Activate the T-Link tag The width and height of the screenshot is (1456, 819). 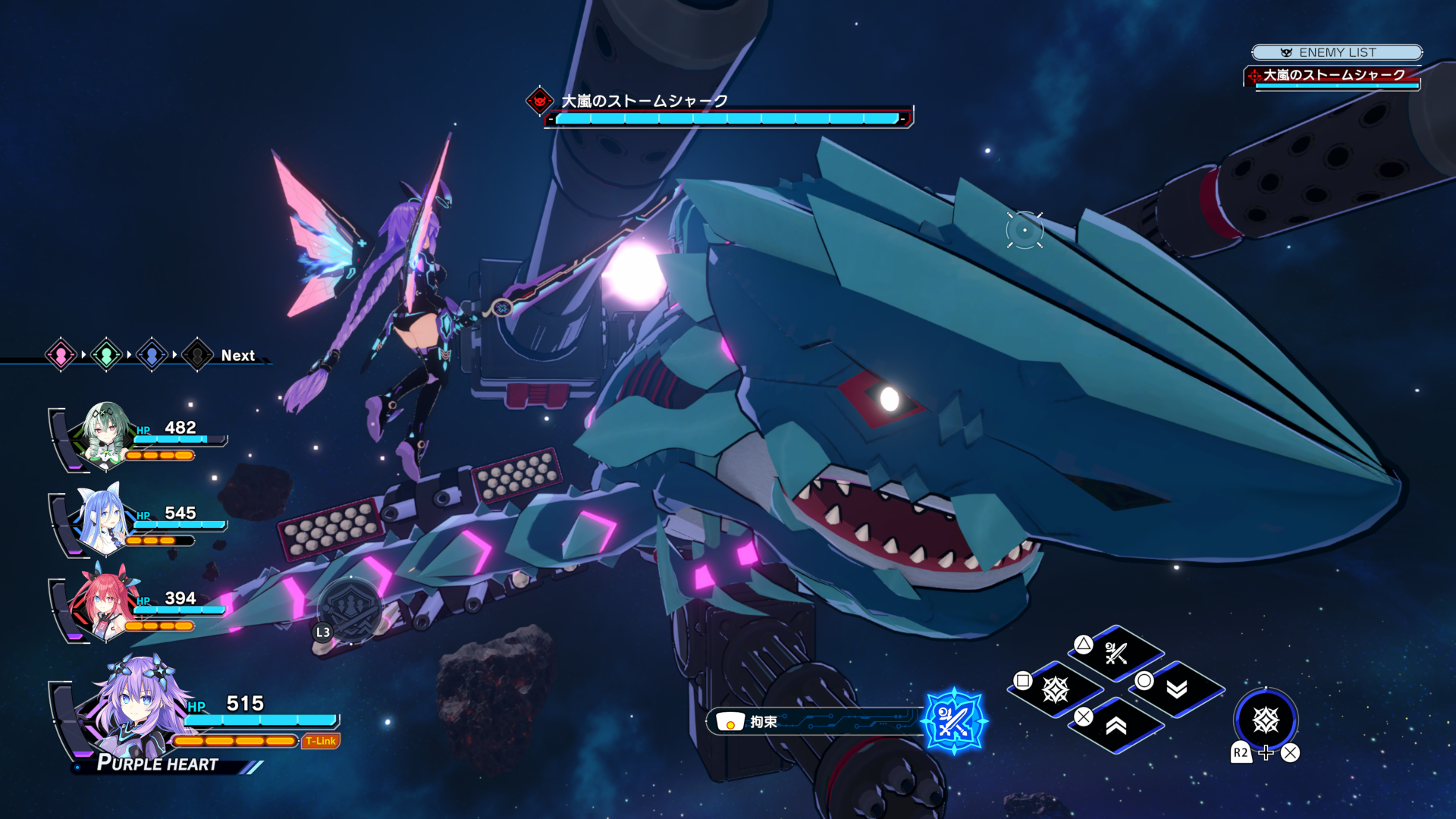(x=321, y=741)
